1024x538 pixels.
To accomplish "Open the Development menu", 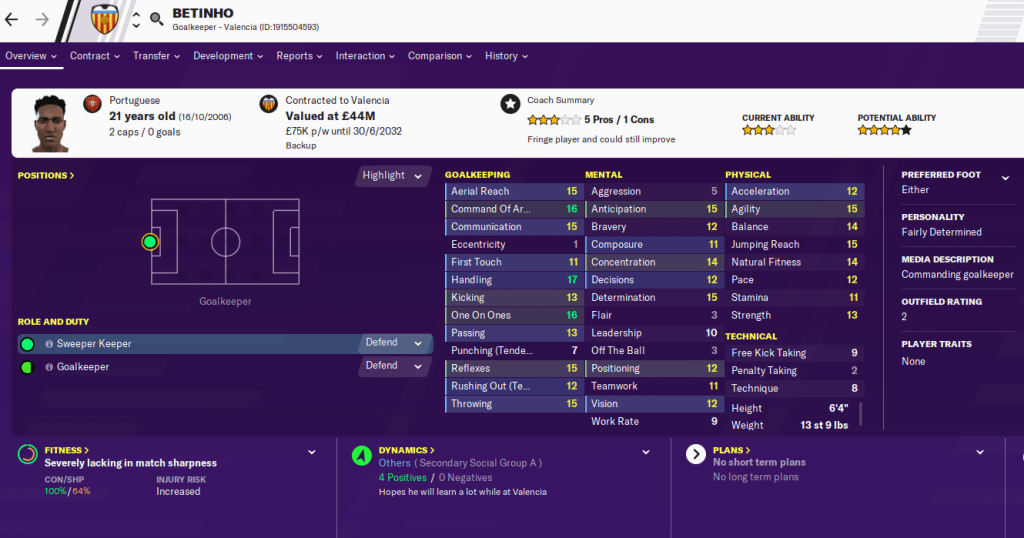I will [x=228, y=56].
